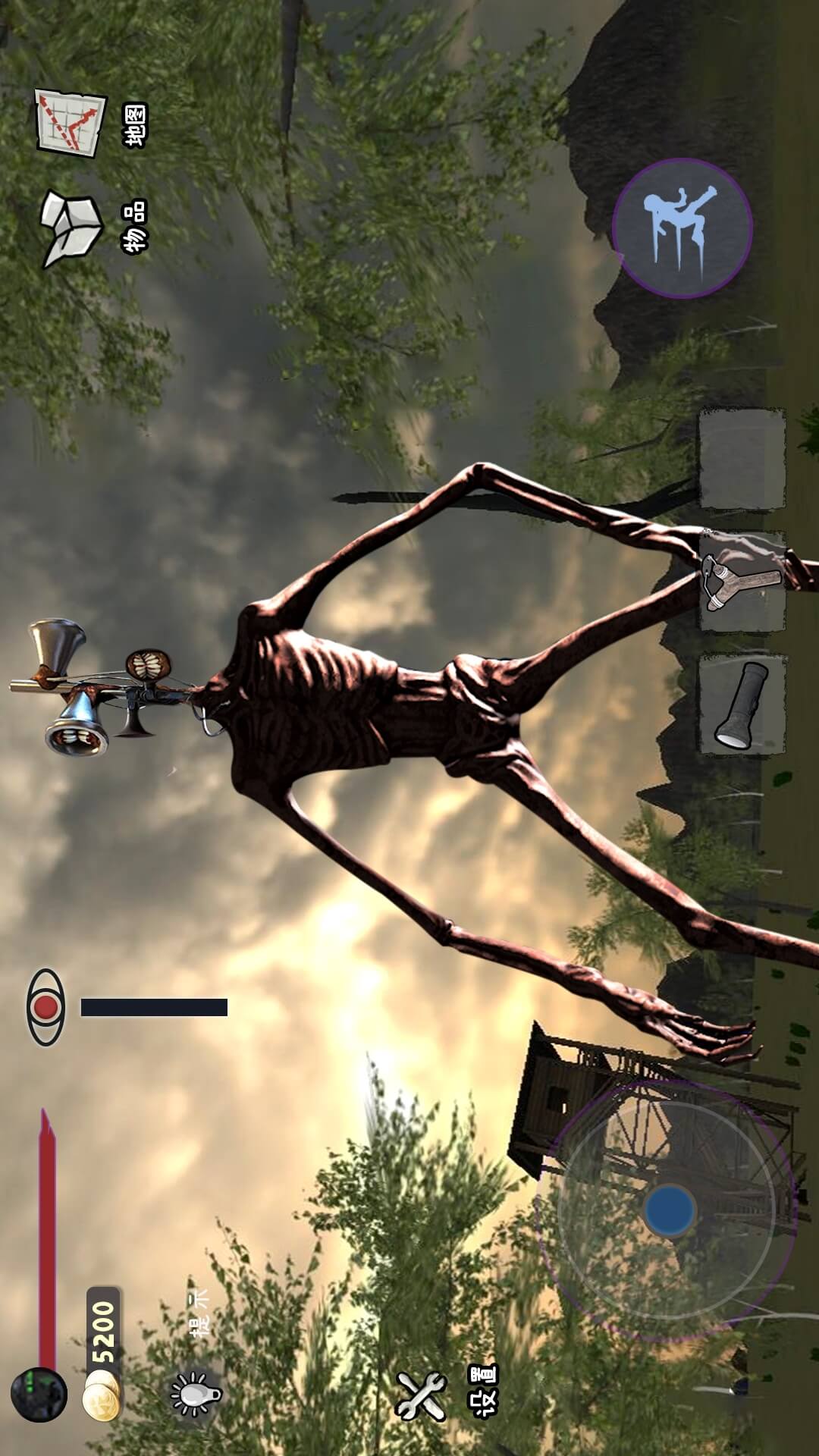Tap the blue joystick knob

(670, 1209)
